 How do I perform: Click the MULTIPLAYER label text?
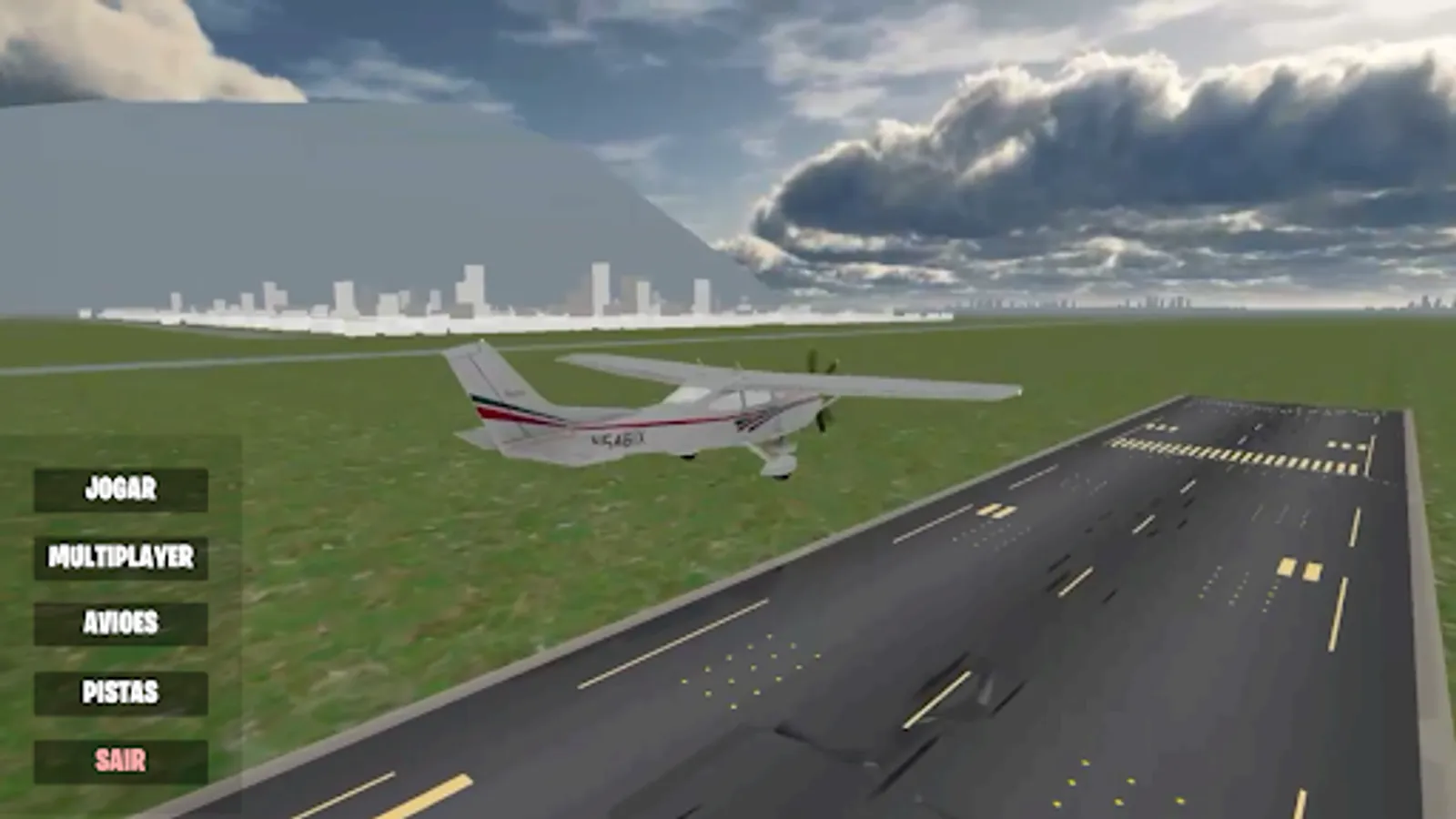point(119,557)
